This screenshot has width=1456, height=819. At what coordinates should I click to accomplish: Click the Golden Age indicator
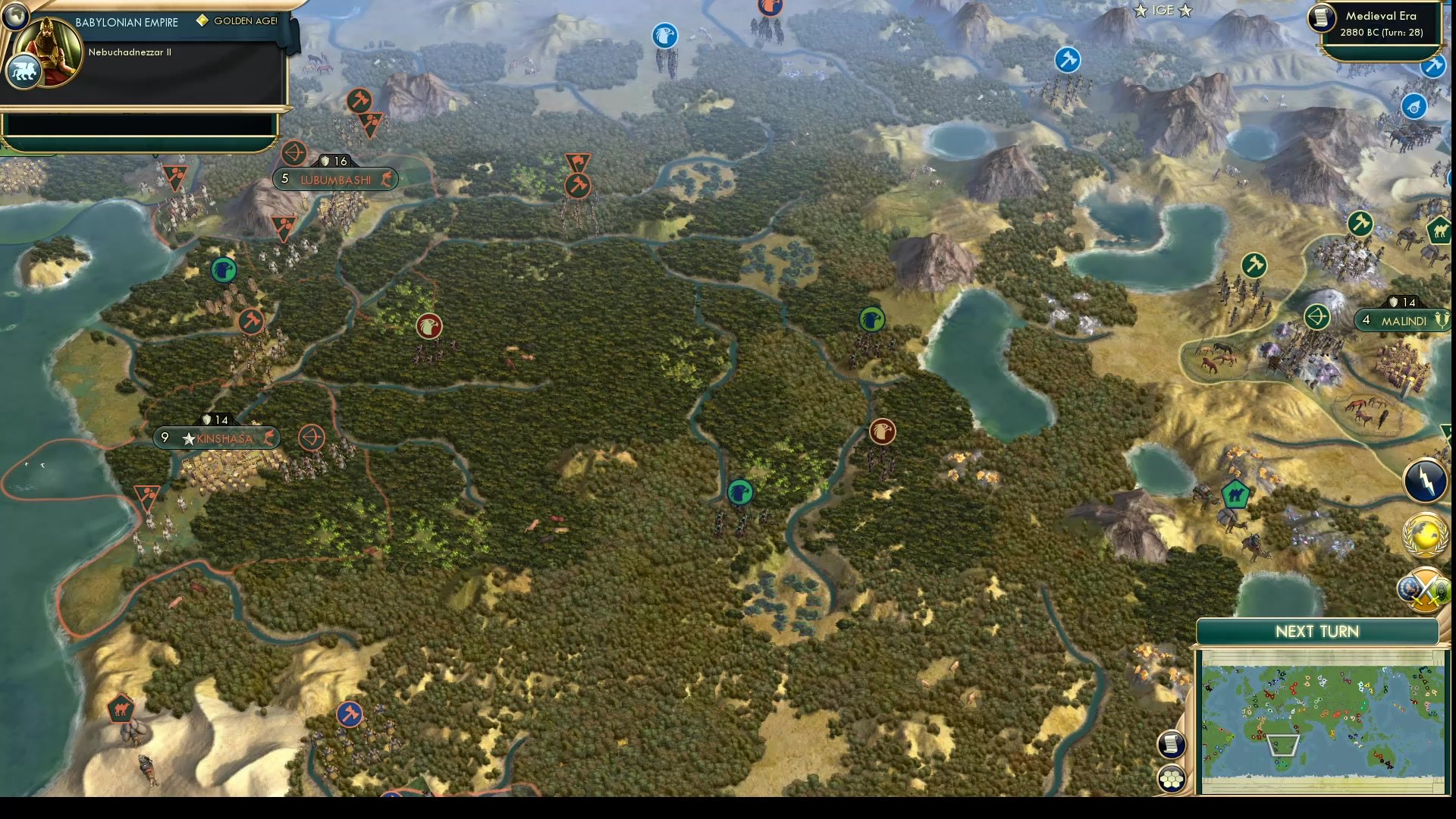(x=237, y=21)
